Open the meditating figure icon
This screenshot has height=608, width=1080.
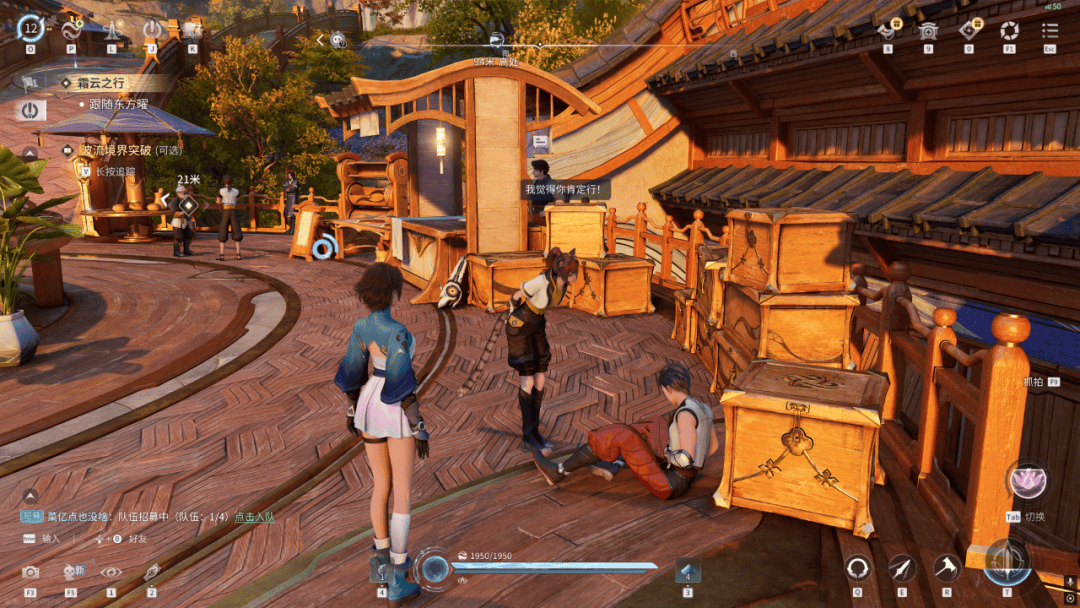112,29
